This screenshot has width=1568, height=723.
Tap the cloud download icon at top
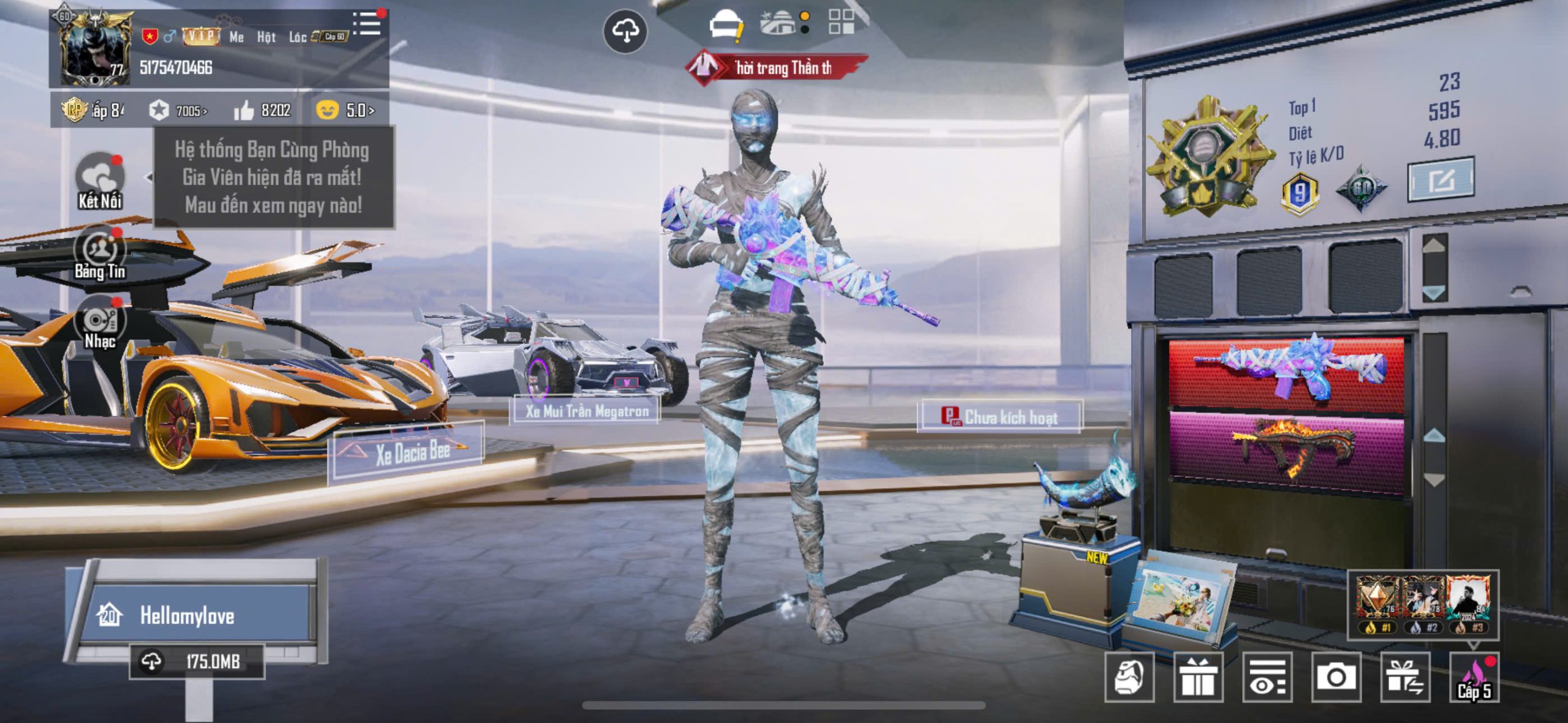click(625, 30)
